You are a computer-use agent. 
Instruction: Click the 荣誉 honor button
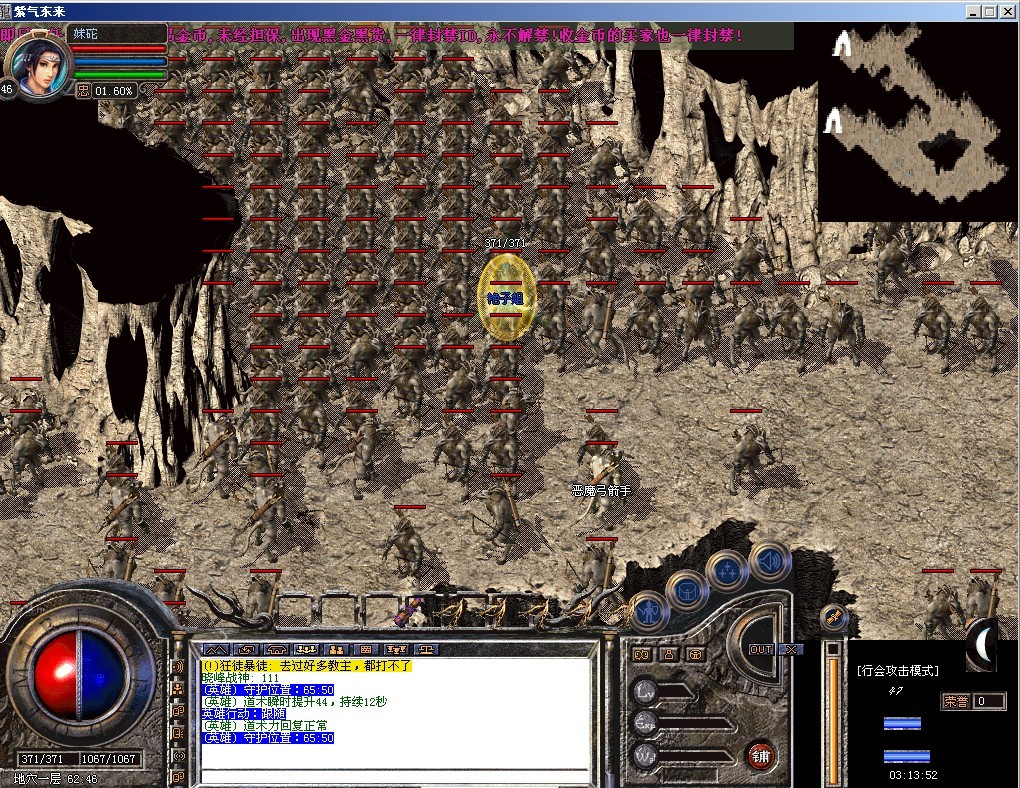coord(957,701)
